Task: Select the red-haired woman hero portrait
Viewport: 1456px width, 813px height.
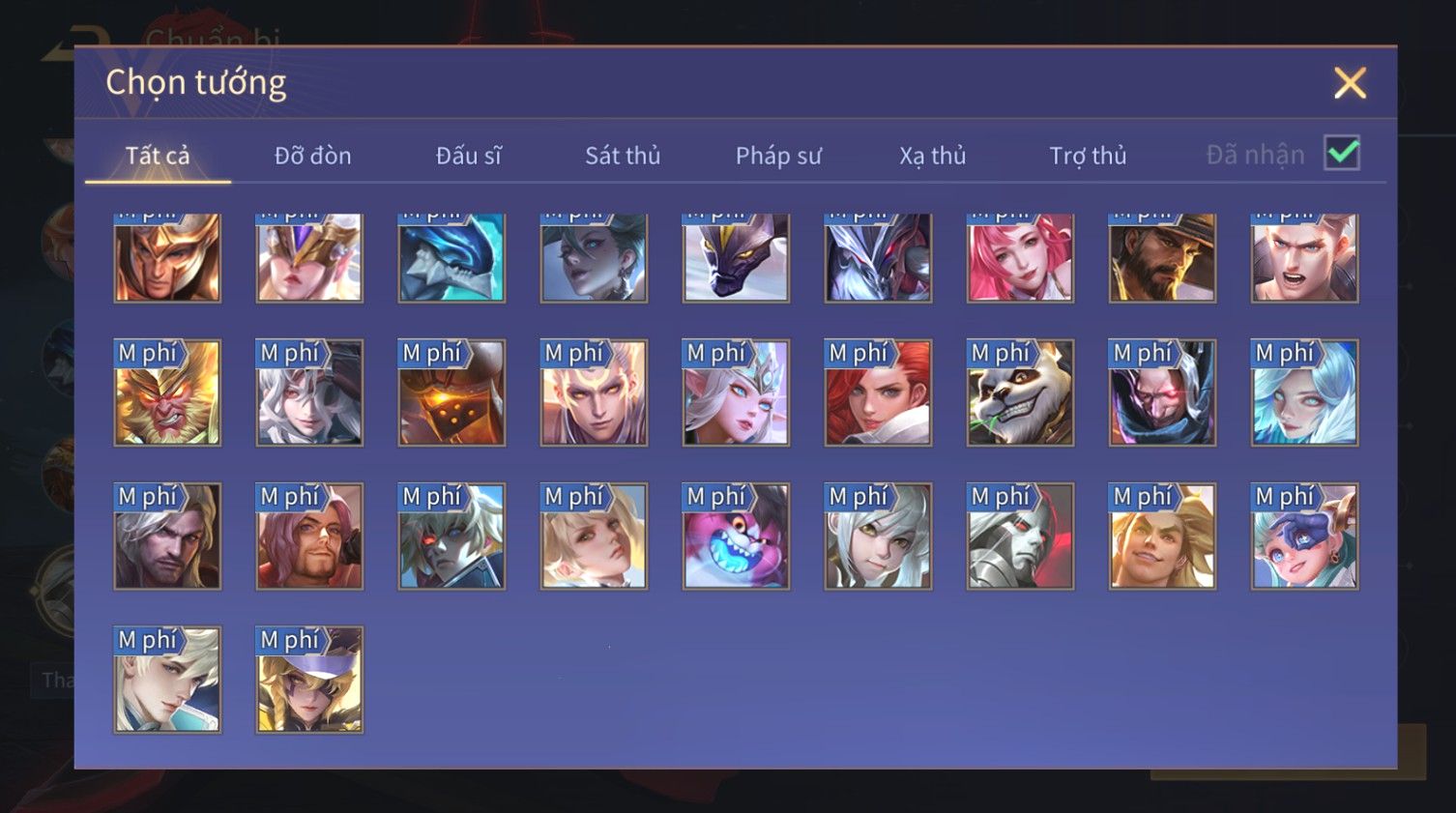Action: coord(878,393)
